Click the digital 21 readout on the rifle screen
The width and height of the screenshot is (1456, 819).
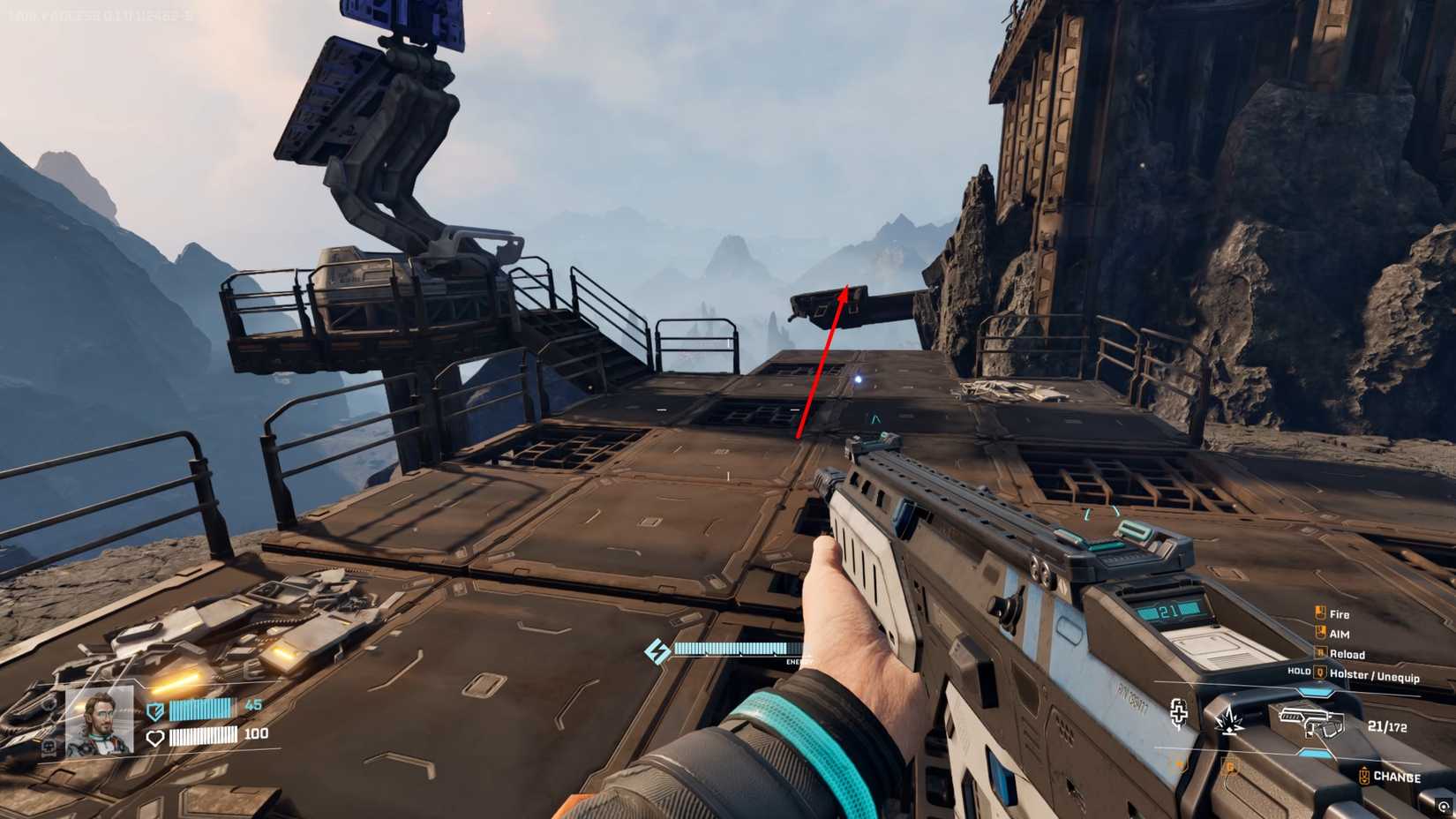[1167, 610]
